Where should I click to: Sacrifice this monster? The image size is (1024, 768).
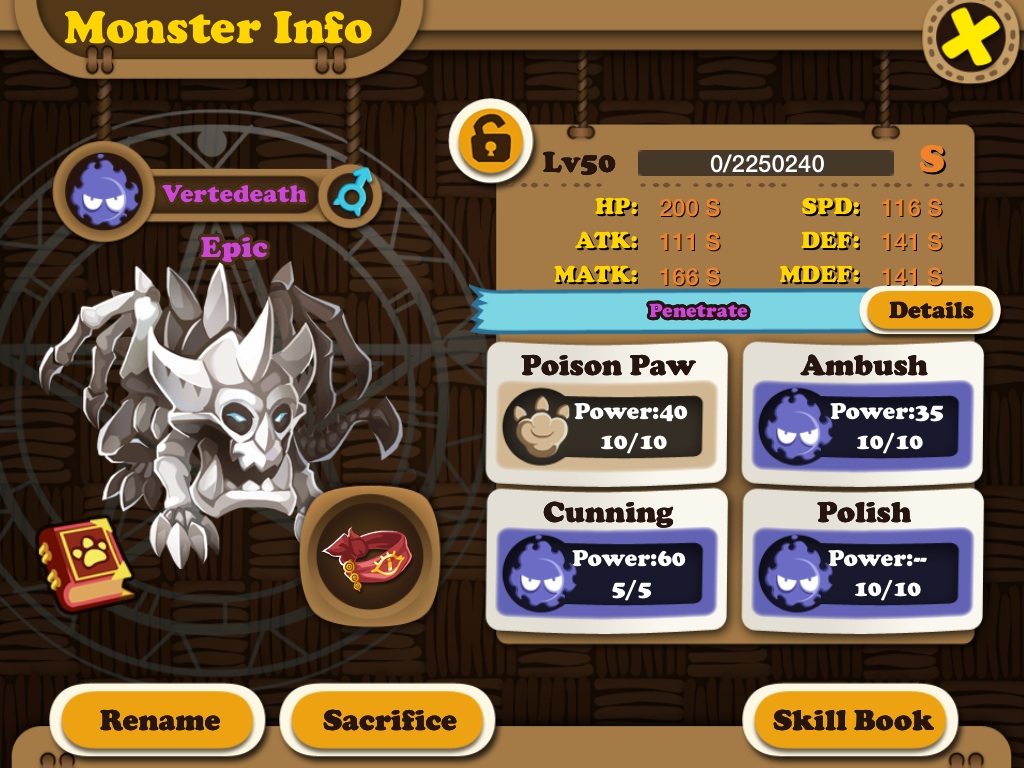(389, 720)
